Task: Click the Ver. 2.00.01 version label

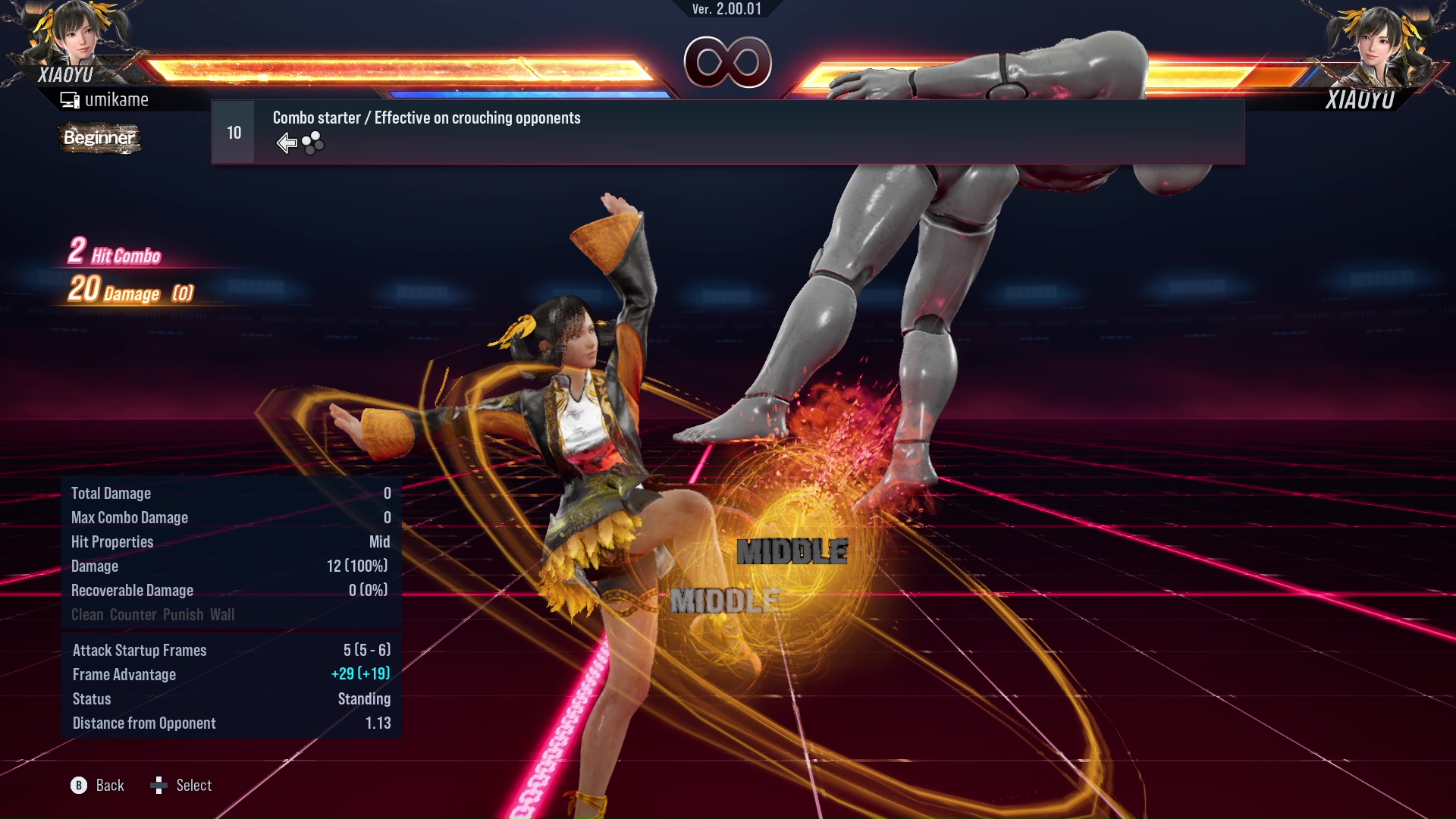Action: coord(726,11)
